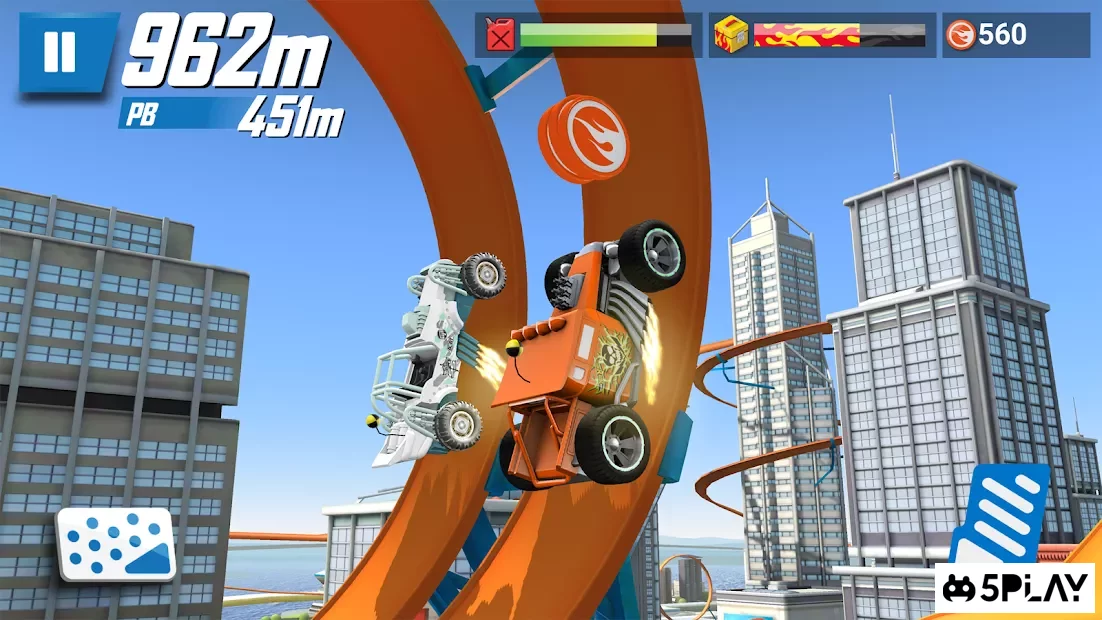Hit the blue gas pedal
Image resolution: width=1102 pixels, height=620 pixels.
[999, 514]
